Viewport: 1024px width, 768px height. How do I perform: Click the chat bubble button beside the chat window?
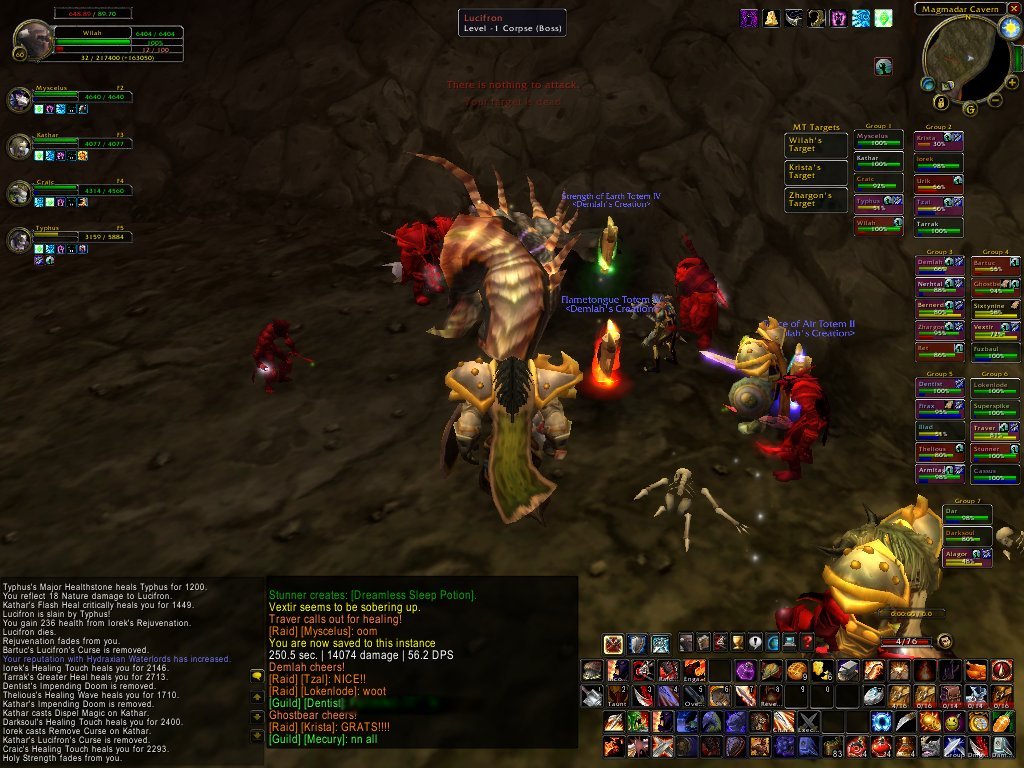[257, 675]
